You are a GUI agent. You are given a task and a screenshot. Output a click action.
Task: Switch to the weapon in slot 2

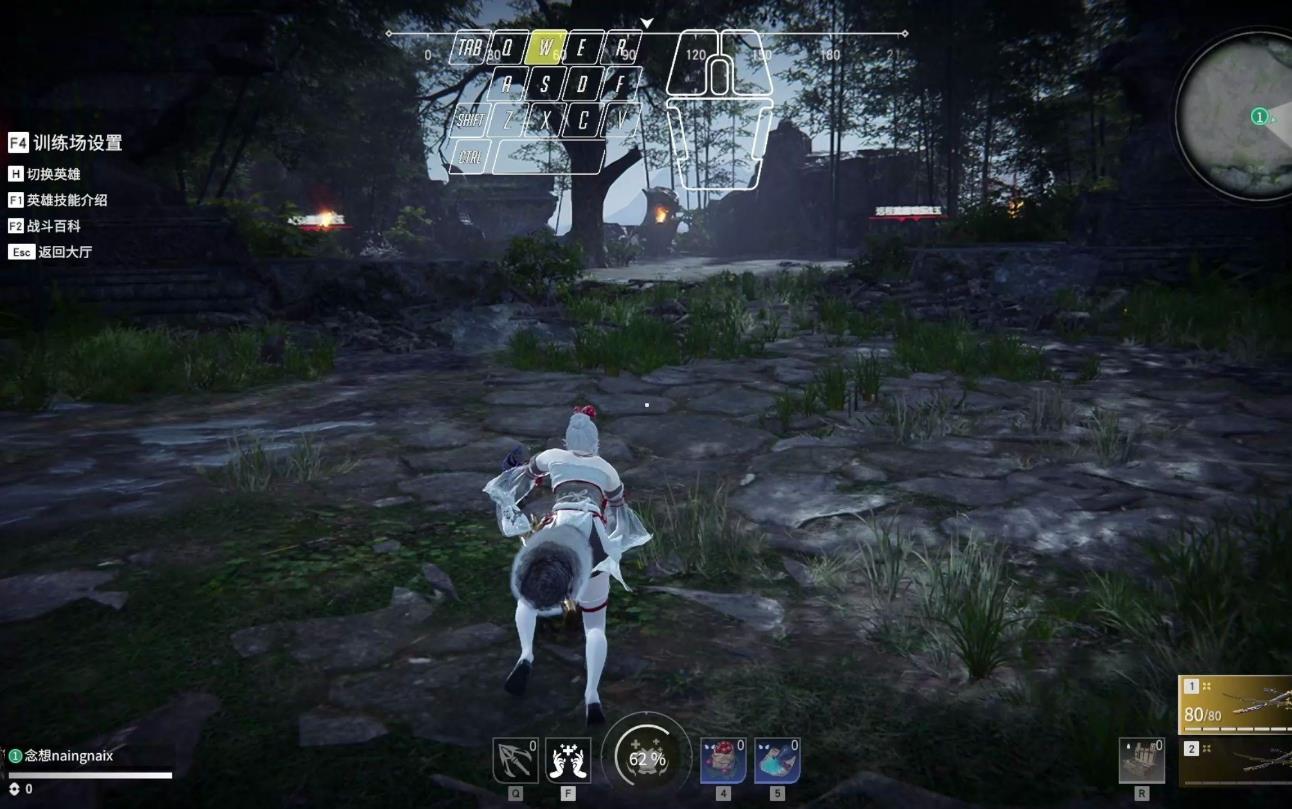point(1236,762)
